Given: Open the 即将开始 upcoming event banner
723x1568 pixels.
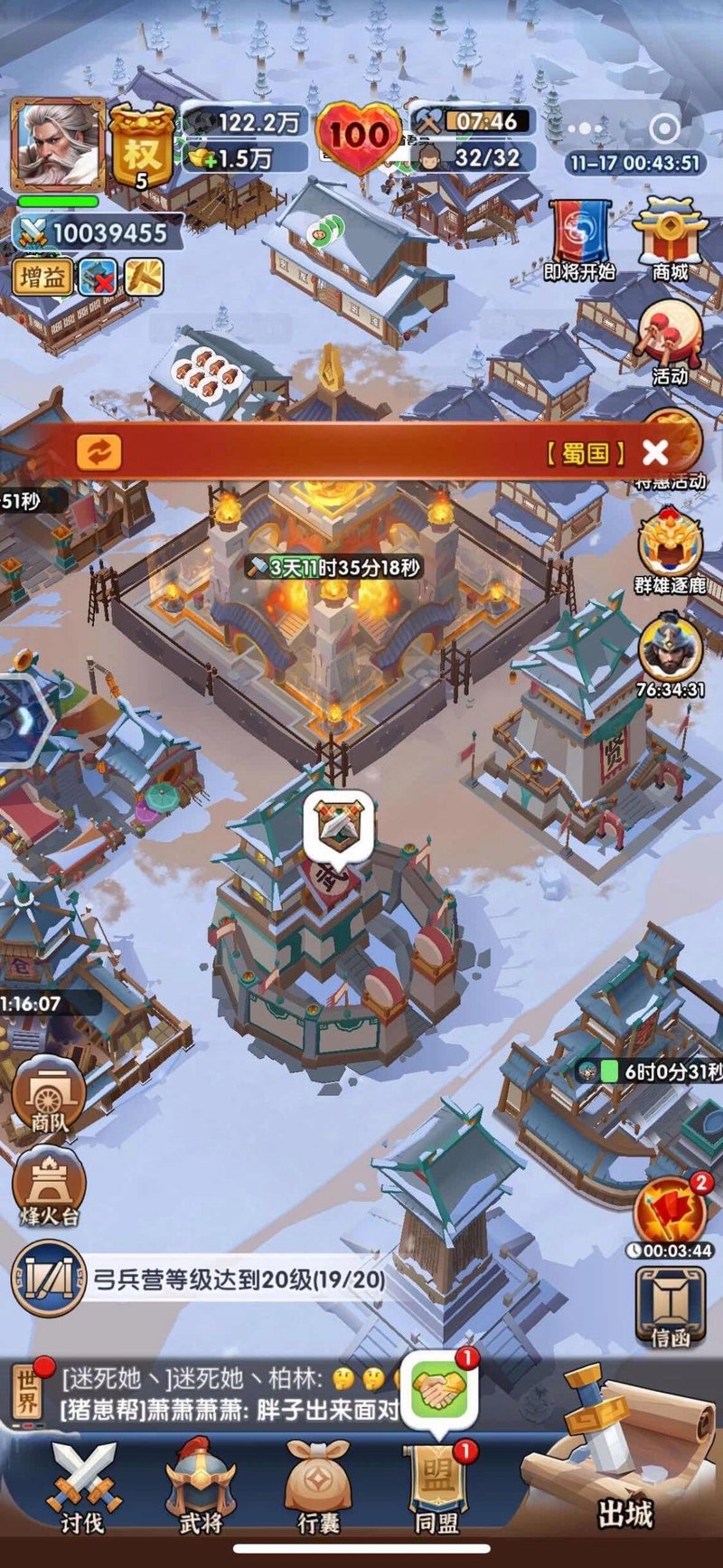Looking at the screenshot, I should 579,240.
